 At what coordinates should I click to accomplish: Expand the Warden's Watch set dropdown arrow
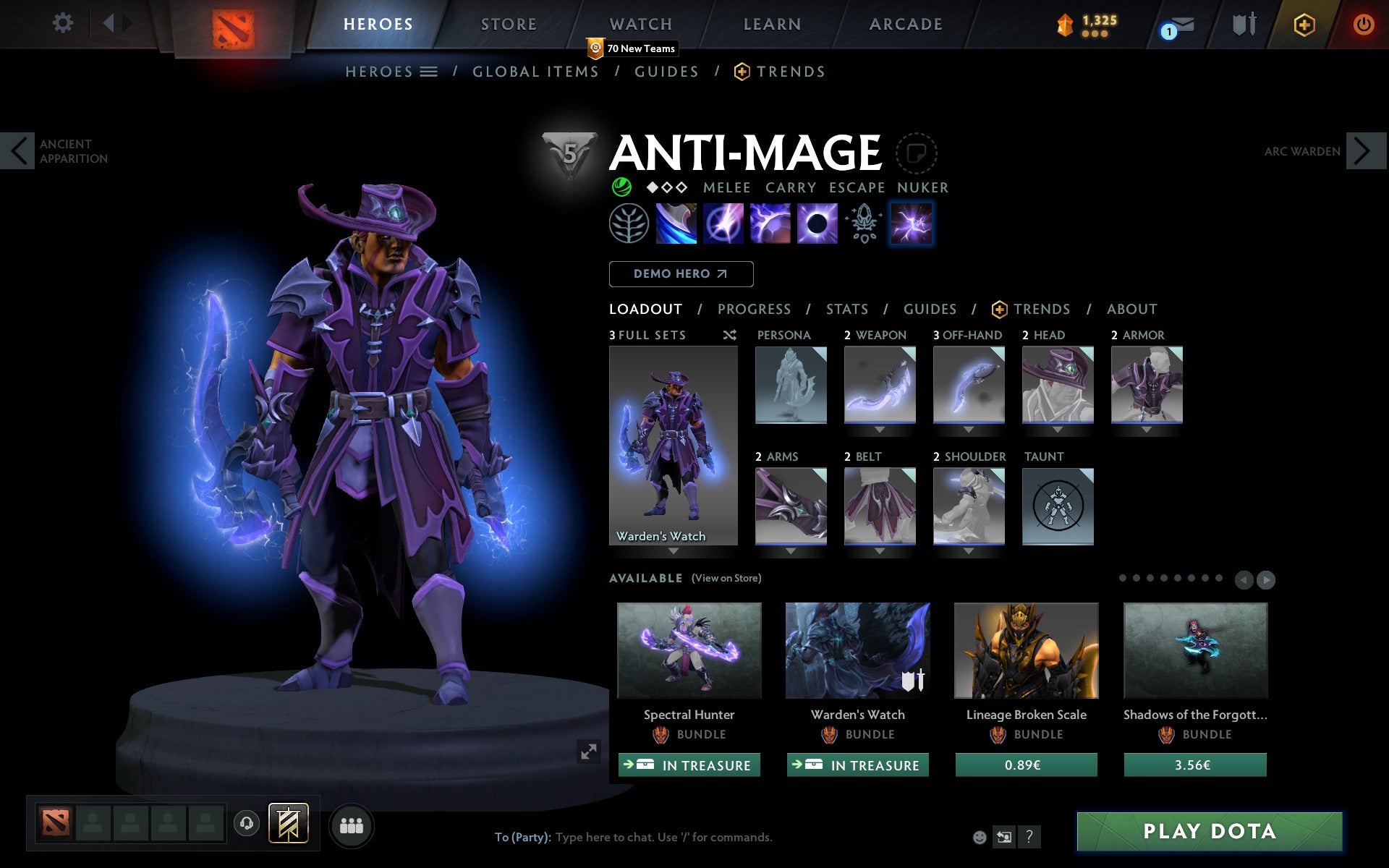tap(674, 550)
